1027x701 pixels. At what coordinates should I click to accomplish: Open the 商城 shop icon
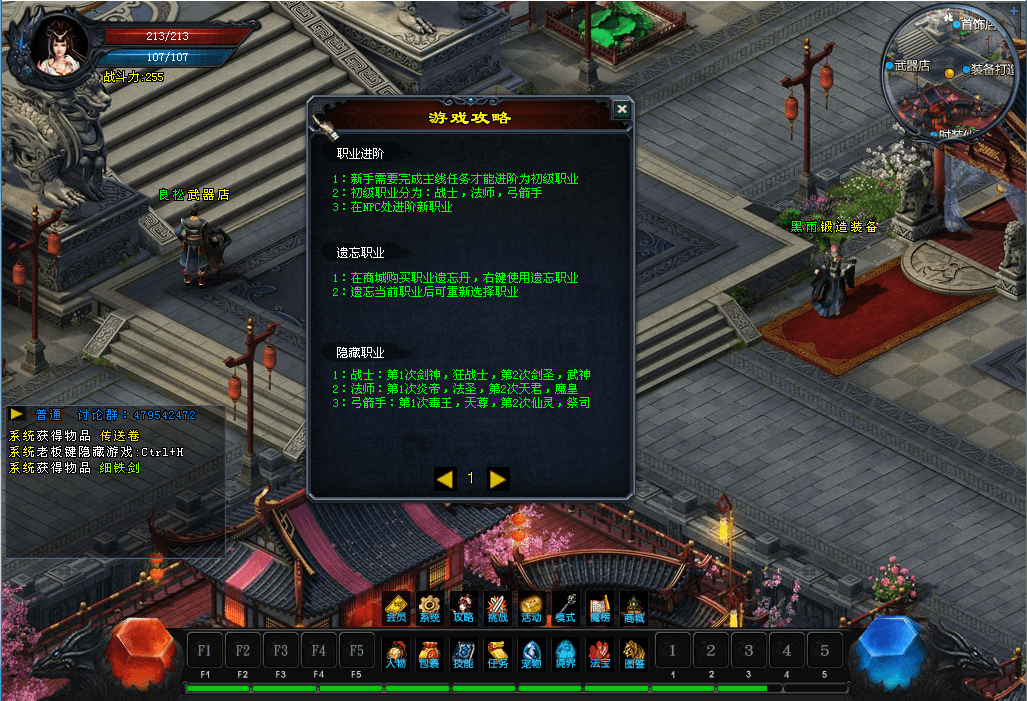[633, 608]
